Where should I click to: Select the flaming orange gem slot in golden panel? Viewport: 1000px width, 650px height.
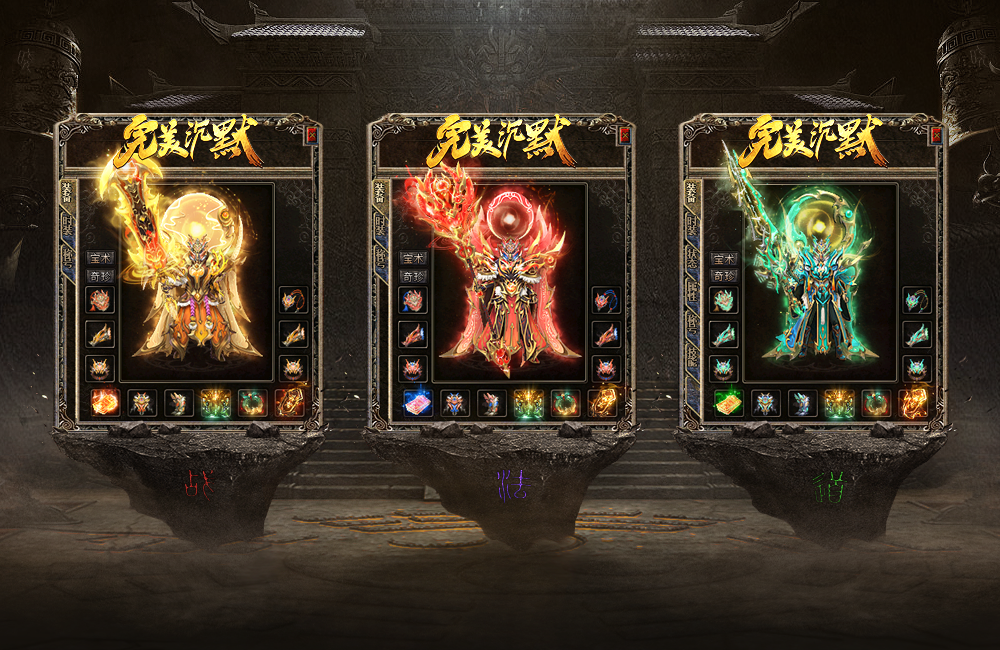[105, 403]
